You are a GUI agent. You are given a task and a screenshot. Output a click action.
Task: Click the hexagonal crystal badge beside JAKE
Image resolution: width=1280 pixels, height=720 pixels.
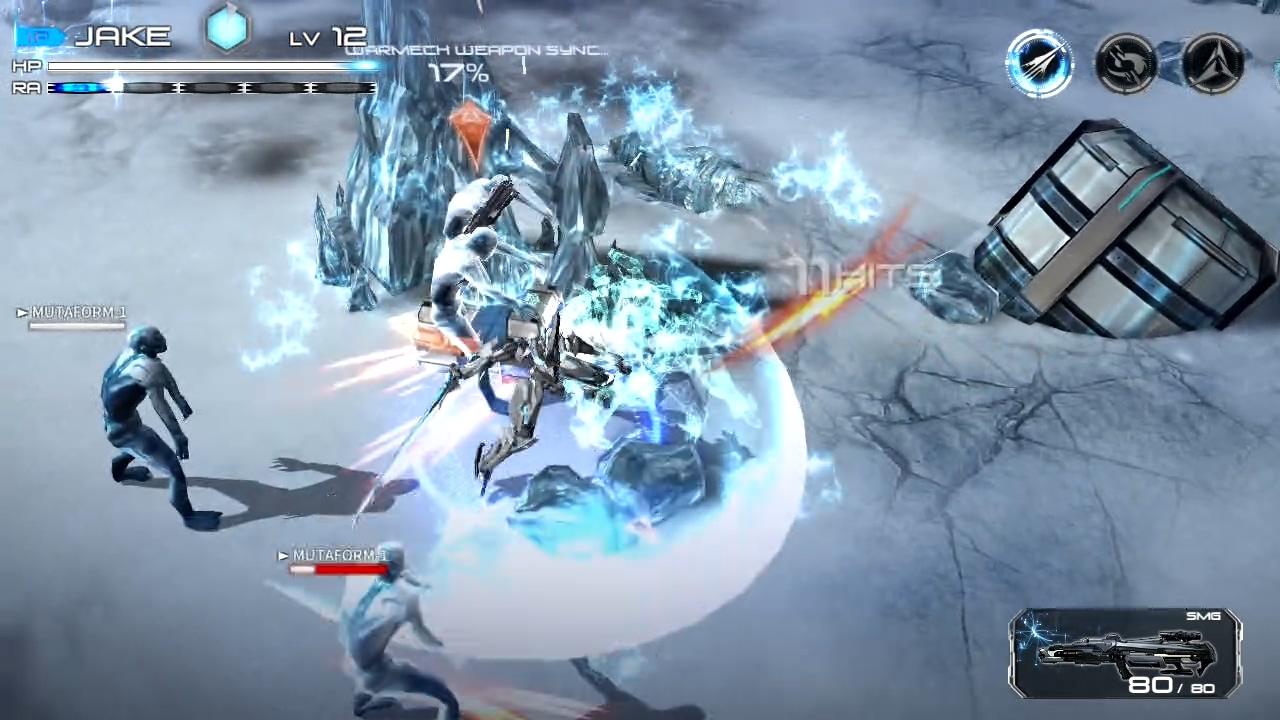228,31
